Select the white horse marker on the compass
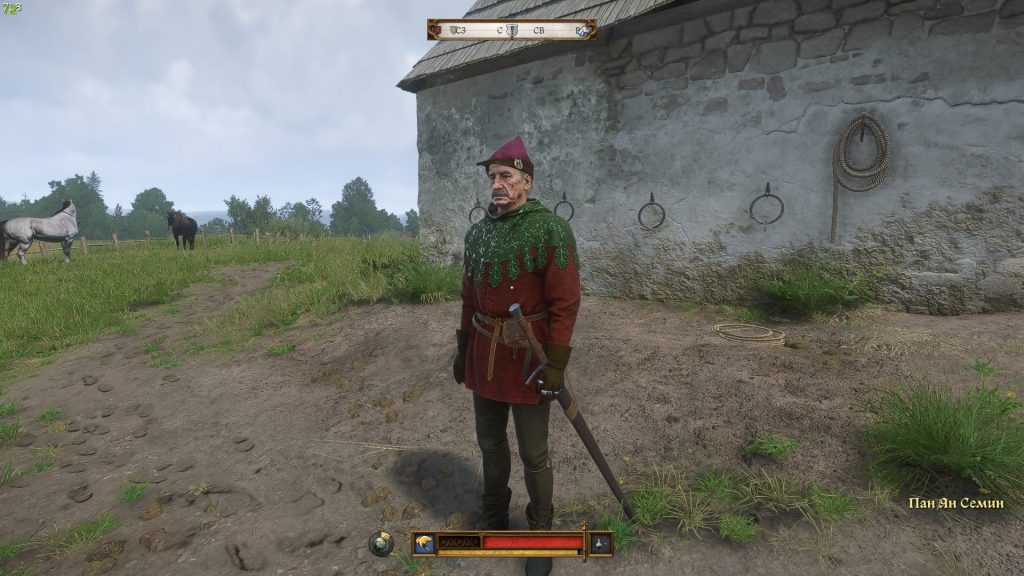1024x576 pixels. point(582,30)
